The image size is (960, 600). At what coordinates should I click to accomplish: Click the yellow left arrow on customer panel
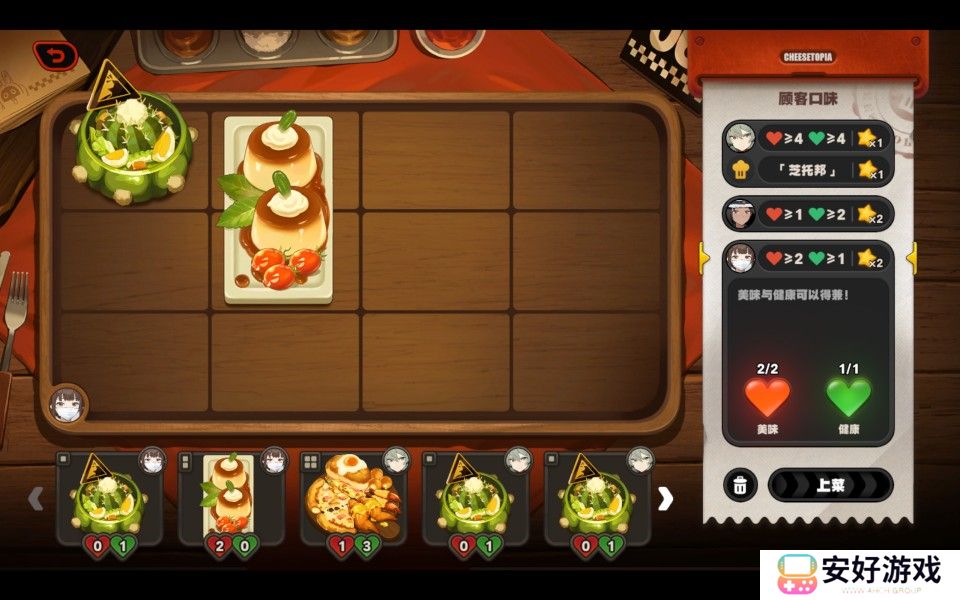(x=704, y=258)
